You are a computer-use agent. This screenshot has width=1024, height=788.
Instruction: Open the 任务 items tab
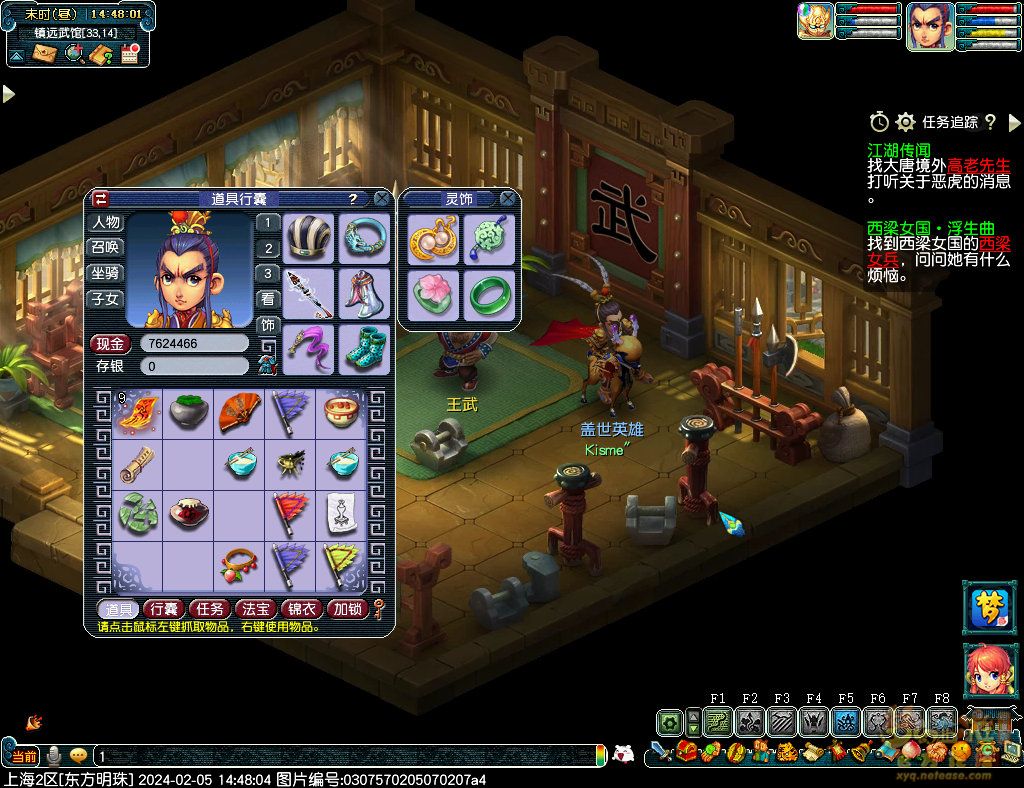point(209,609)
